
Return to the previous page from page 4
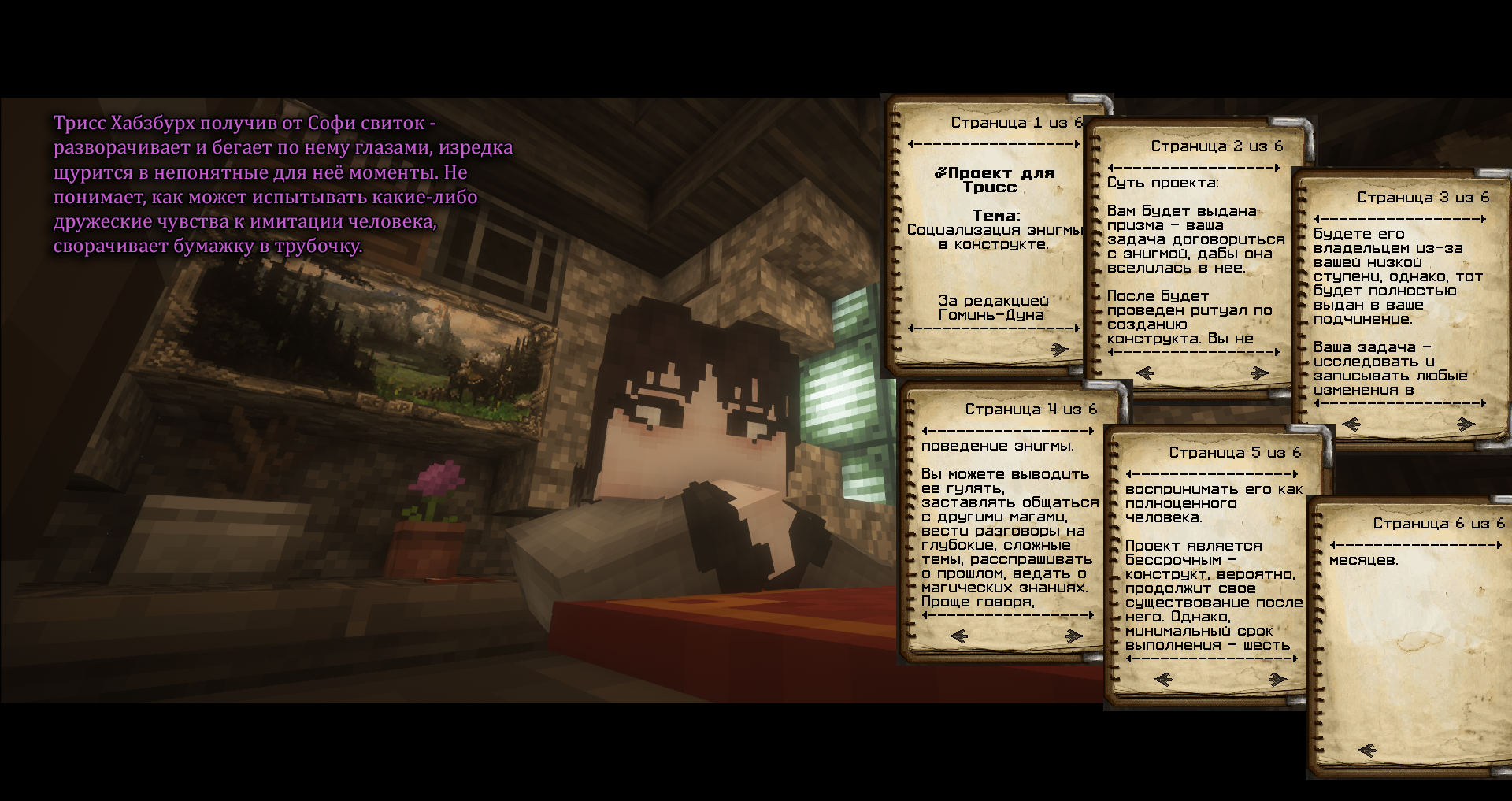959,636
